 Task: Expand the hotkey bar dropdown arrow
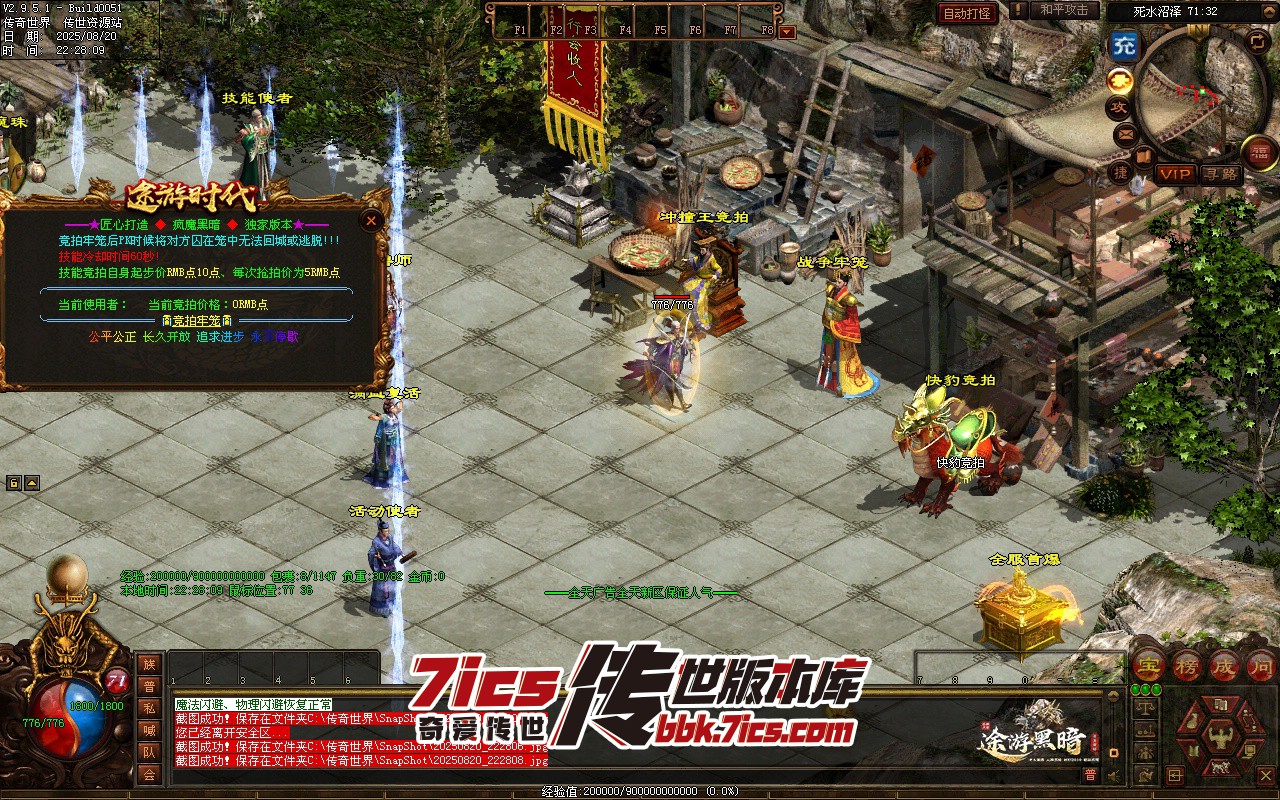(787, 31)
